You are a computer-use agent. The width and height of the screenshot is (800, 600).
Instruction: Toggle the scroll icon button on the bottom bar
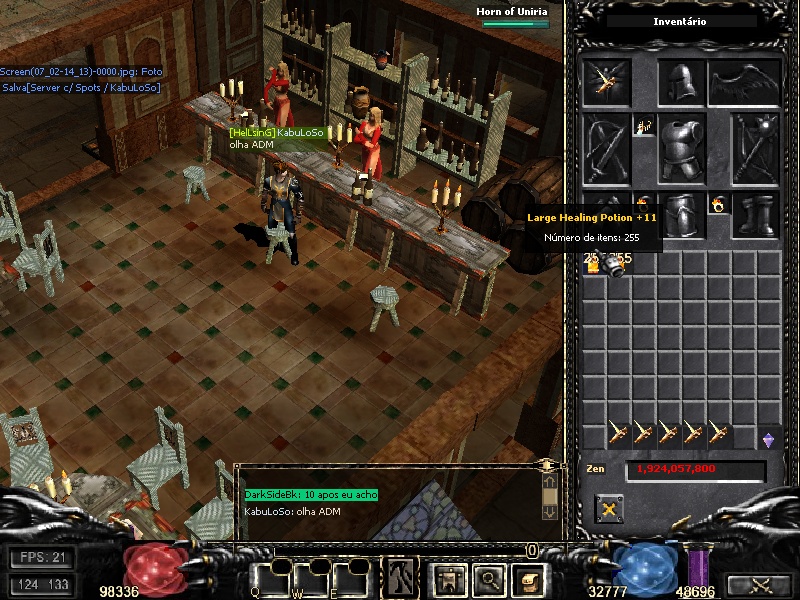coord(526,577)
